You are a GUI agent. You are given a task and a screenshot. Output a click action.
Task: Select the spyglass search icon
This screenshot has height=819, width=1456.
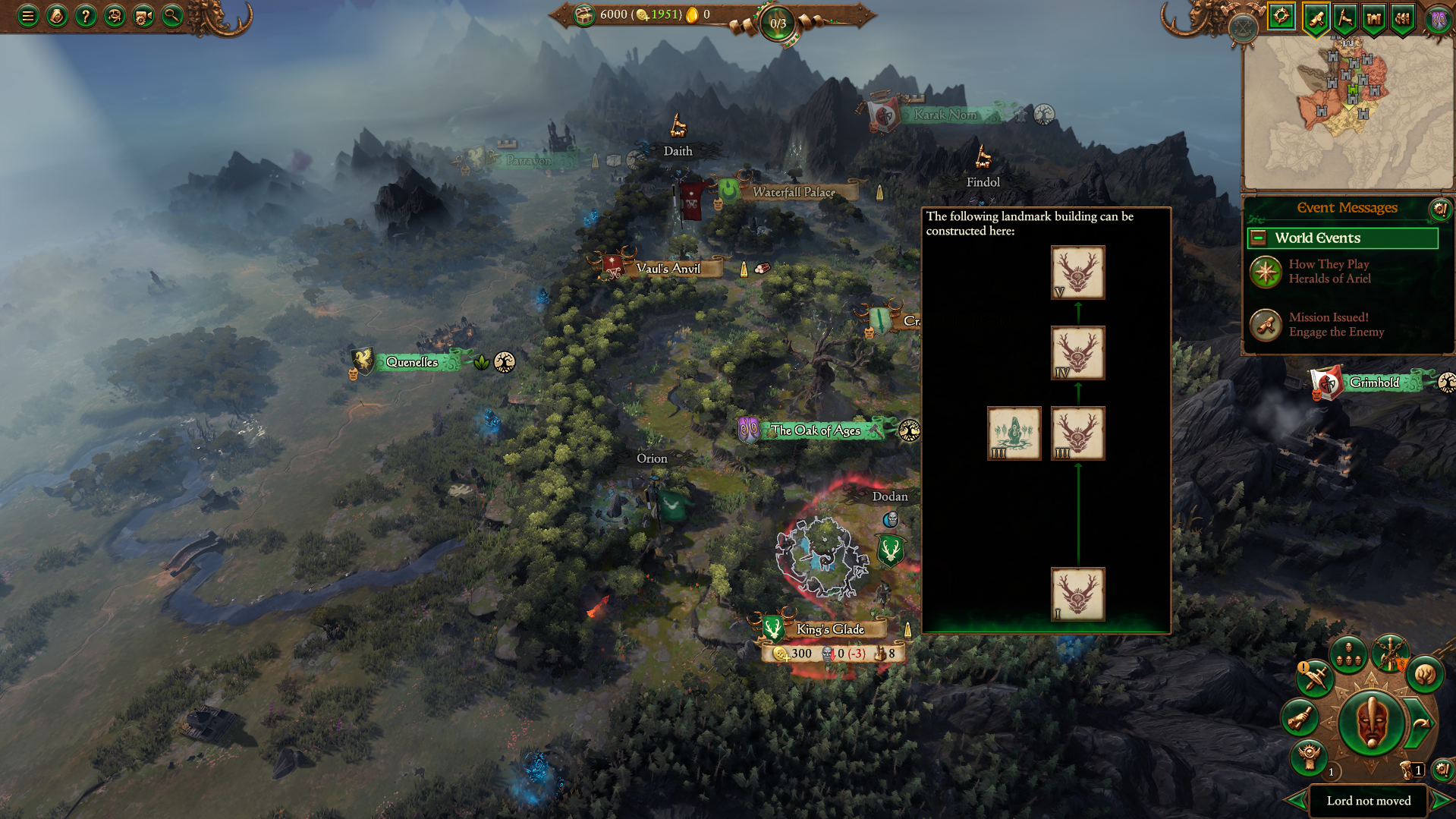[171, 15]
